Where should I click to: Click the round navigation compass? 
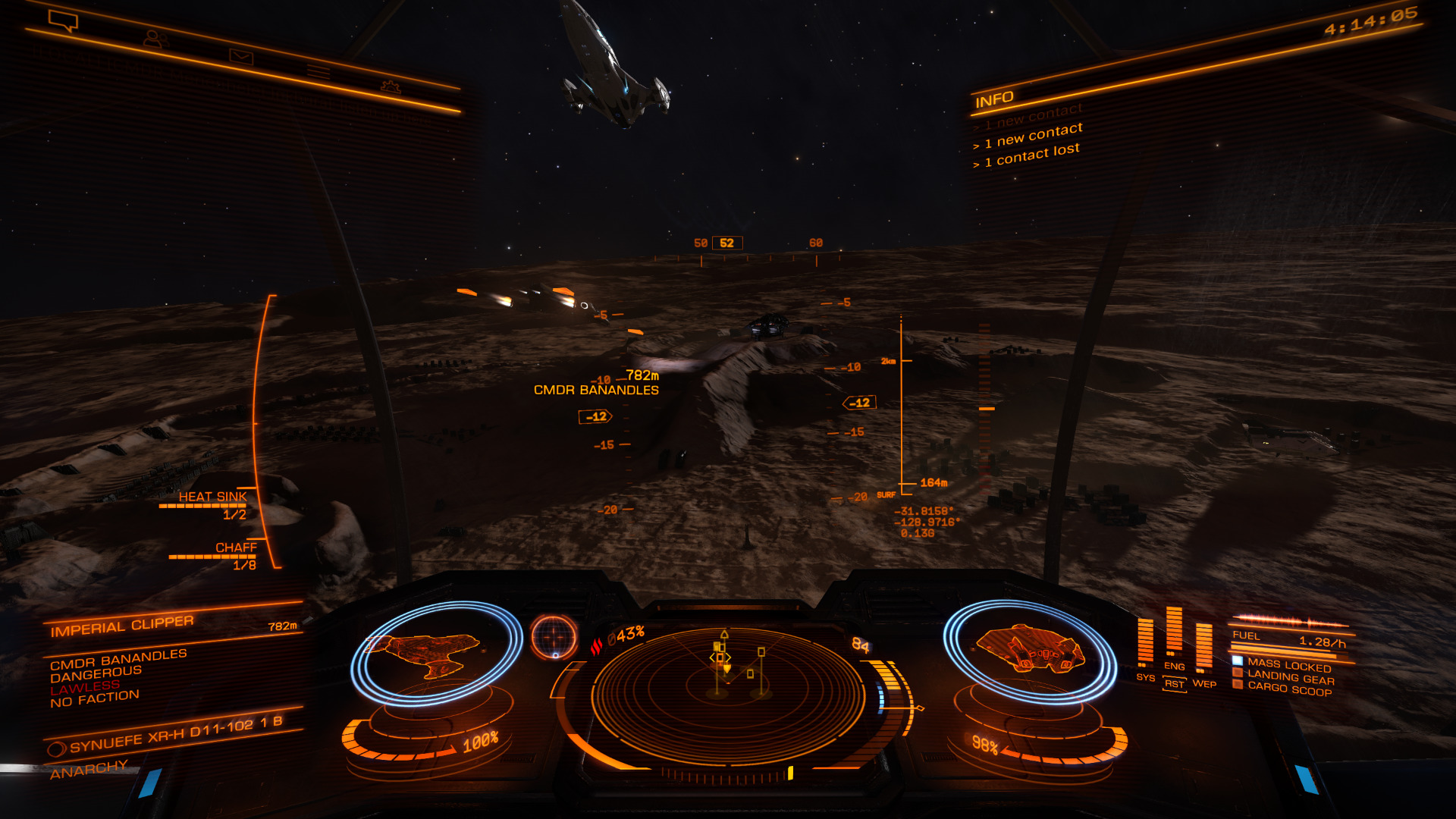tap(554, 635)
